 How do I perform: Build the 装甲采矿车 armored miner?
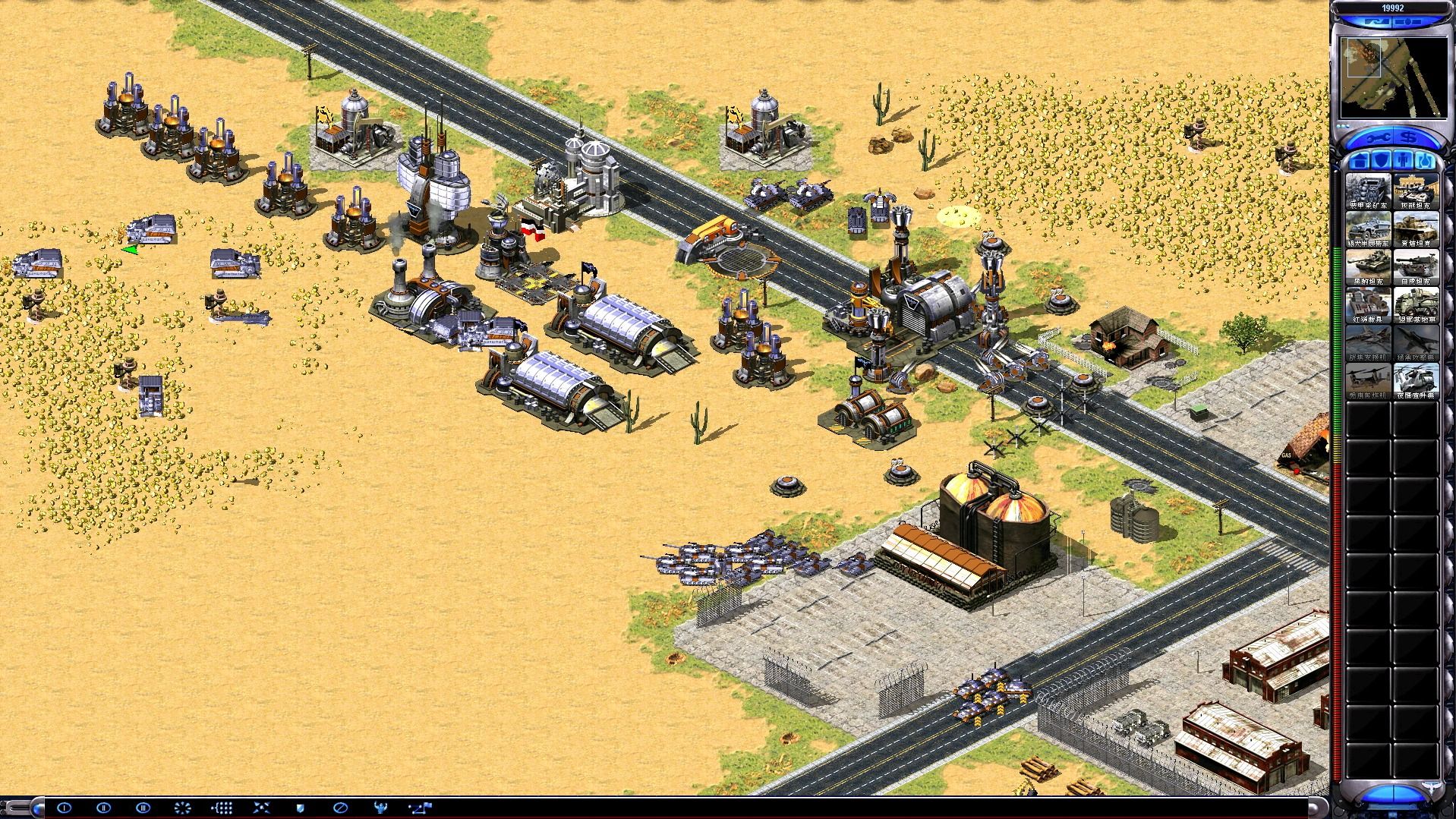(x=1368, y=191)
